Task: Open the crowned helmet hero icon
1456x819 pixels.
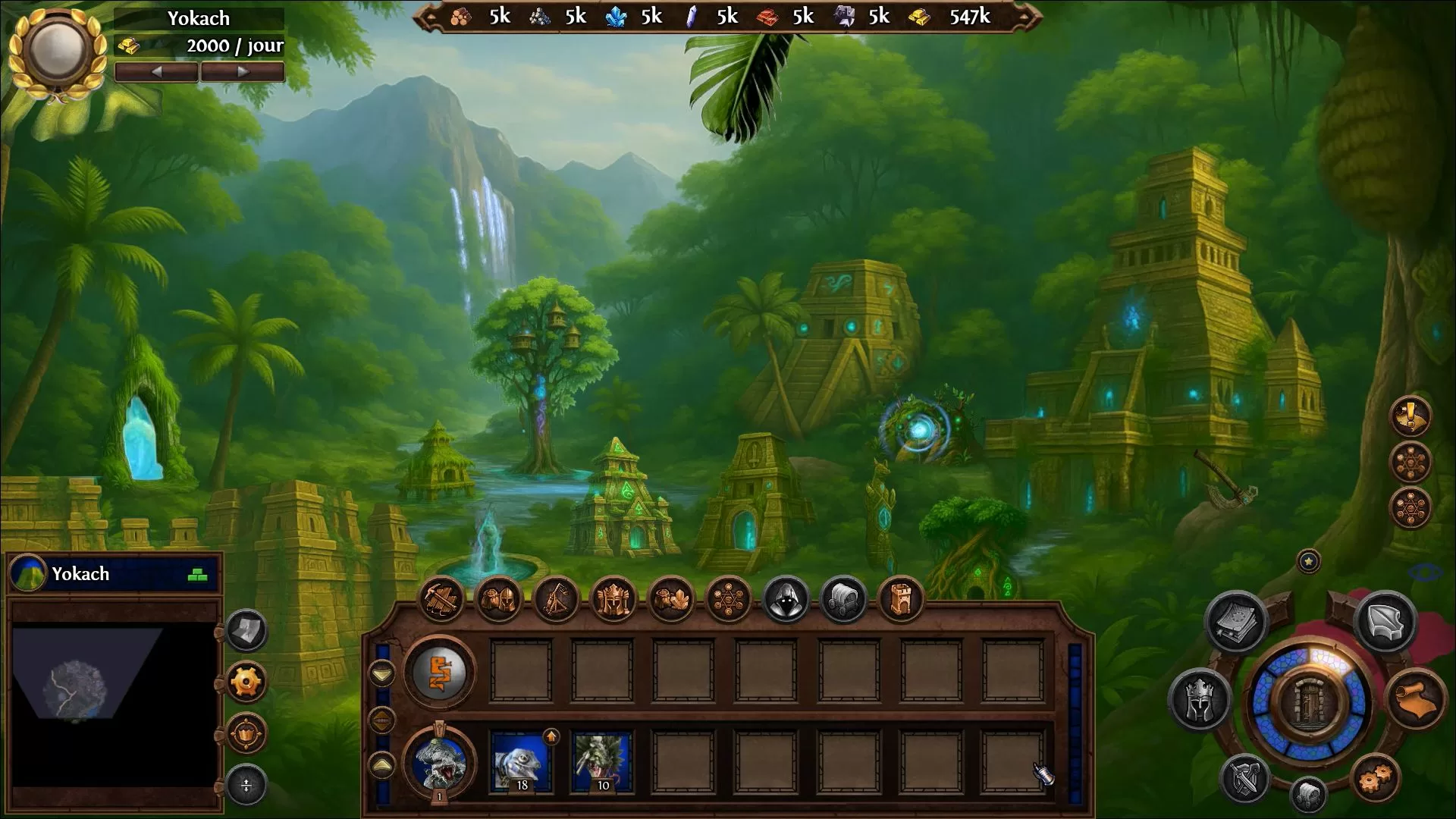Action: click(613, 599)
